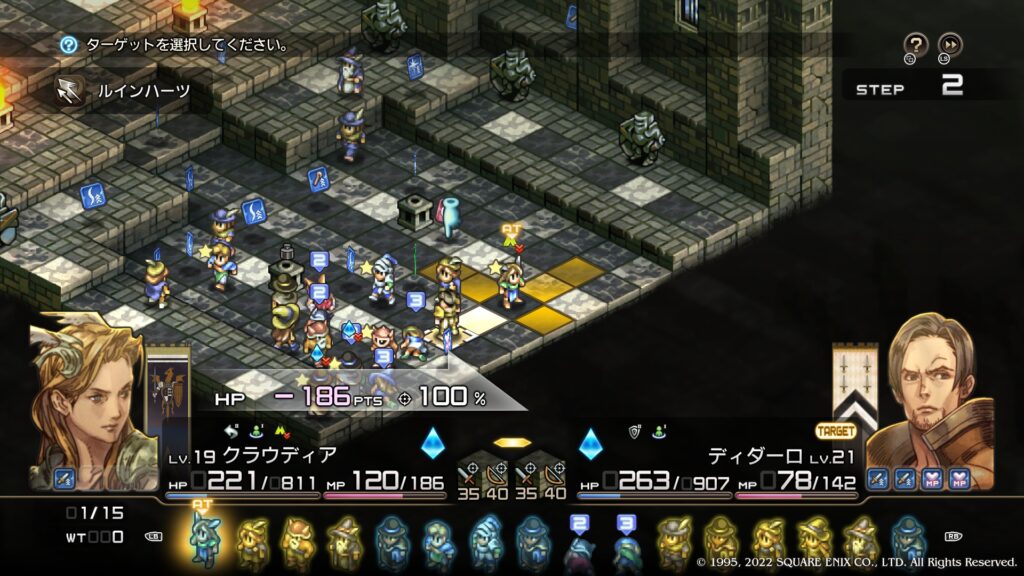Select the blue skill icon under Claudia's portrait

pos(65,479)
